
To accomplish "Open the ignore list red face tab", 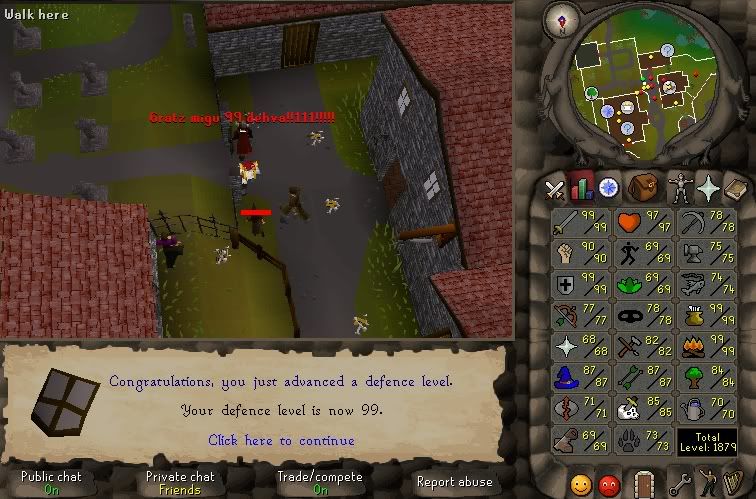I will point(609,485).
